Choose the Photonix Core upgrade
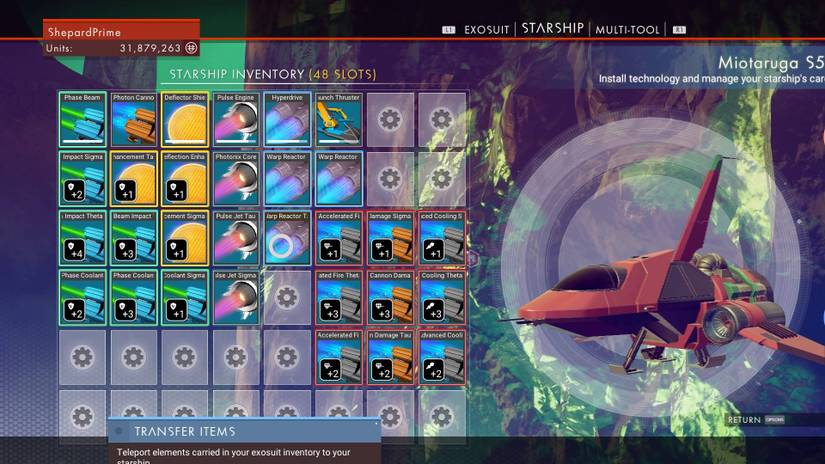 click(237, 179)
